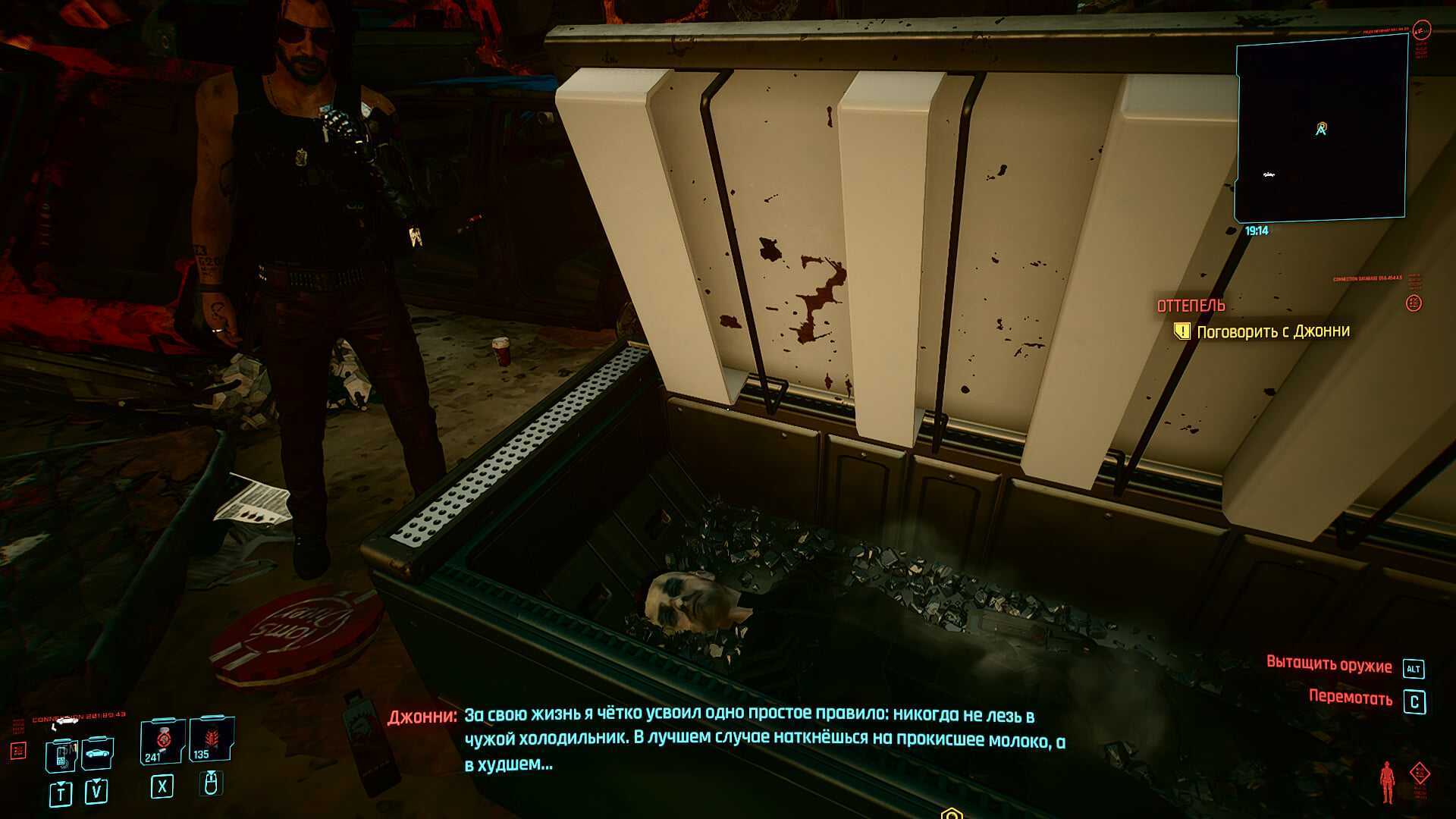Open the ОТТЕПЕЛЬ quest tracker title
The height and width of the screenshot is (819, 1456).
(x=1191, y=306)
